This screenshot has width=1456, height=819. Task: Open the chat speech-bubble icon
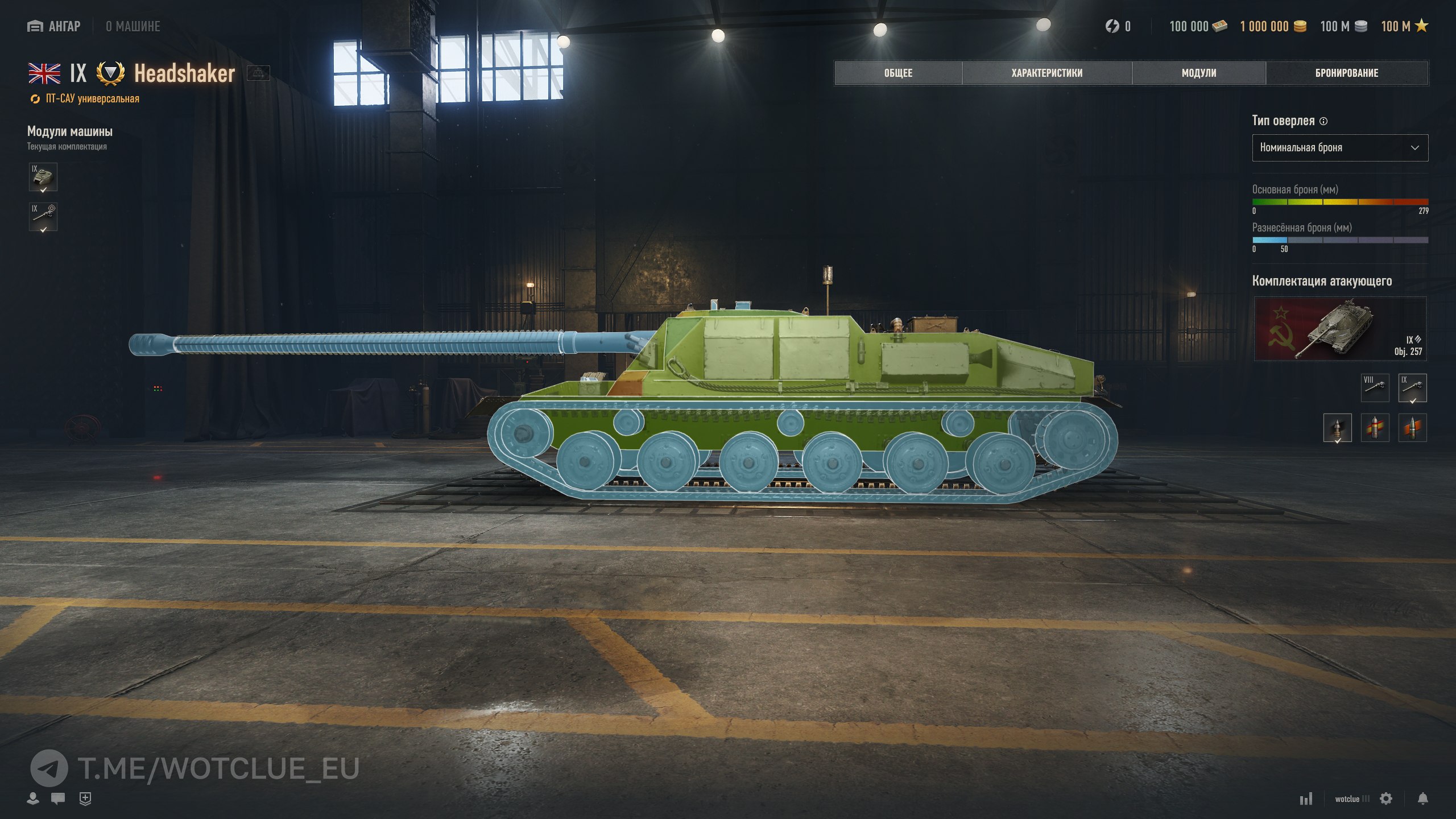57,799
